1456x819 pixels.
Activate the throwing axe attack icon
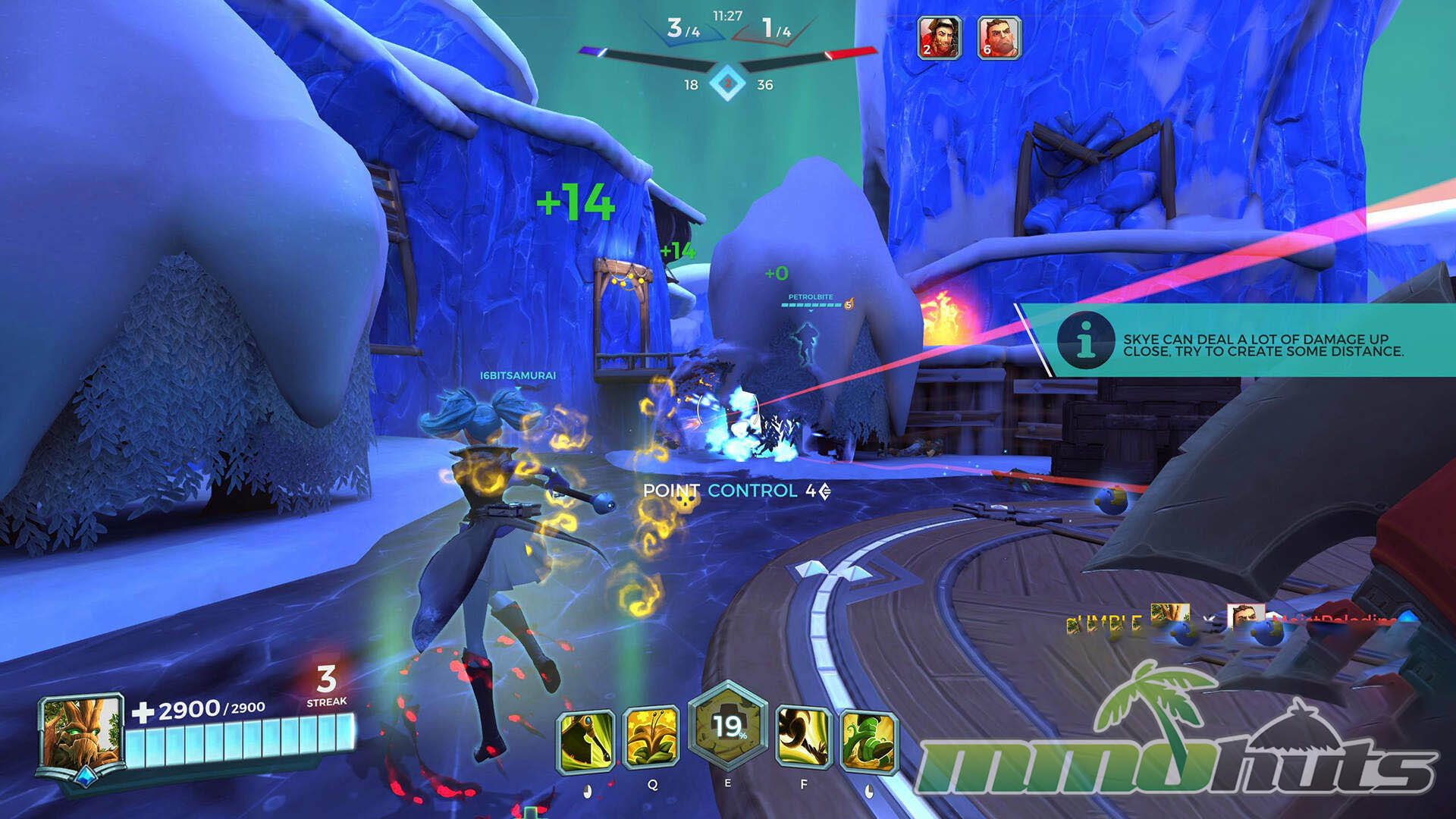click(585, 742)
